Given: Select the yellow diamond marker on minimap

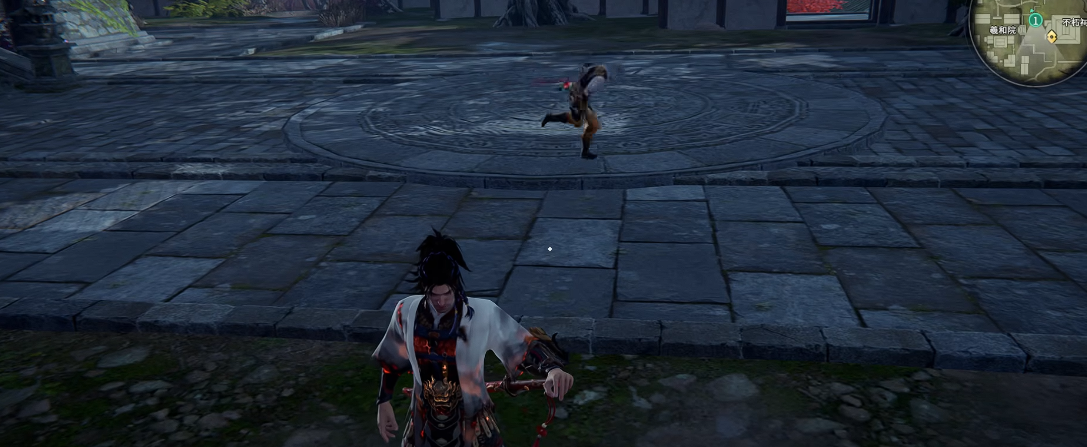Looking at the screenshot, I should (x=1051, y=37).
